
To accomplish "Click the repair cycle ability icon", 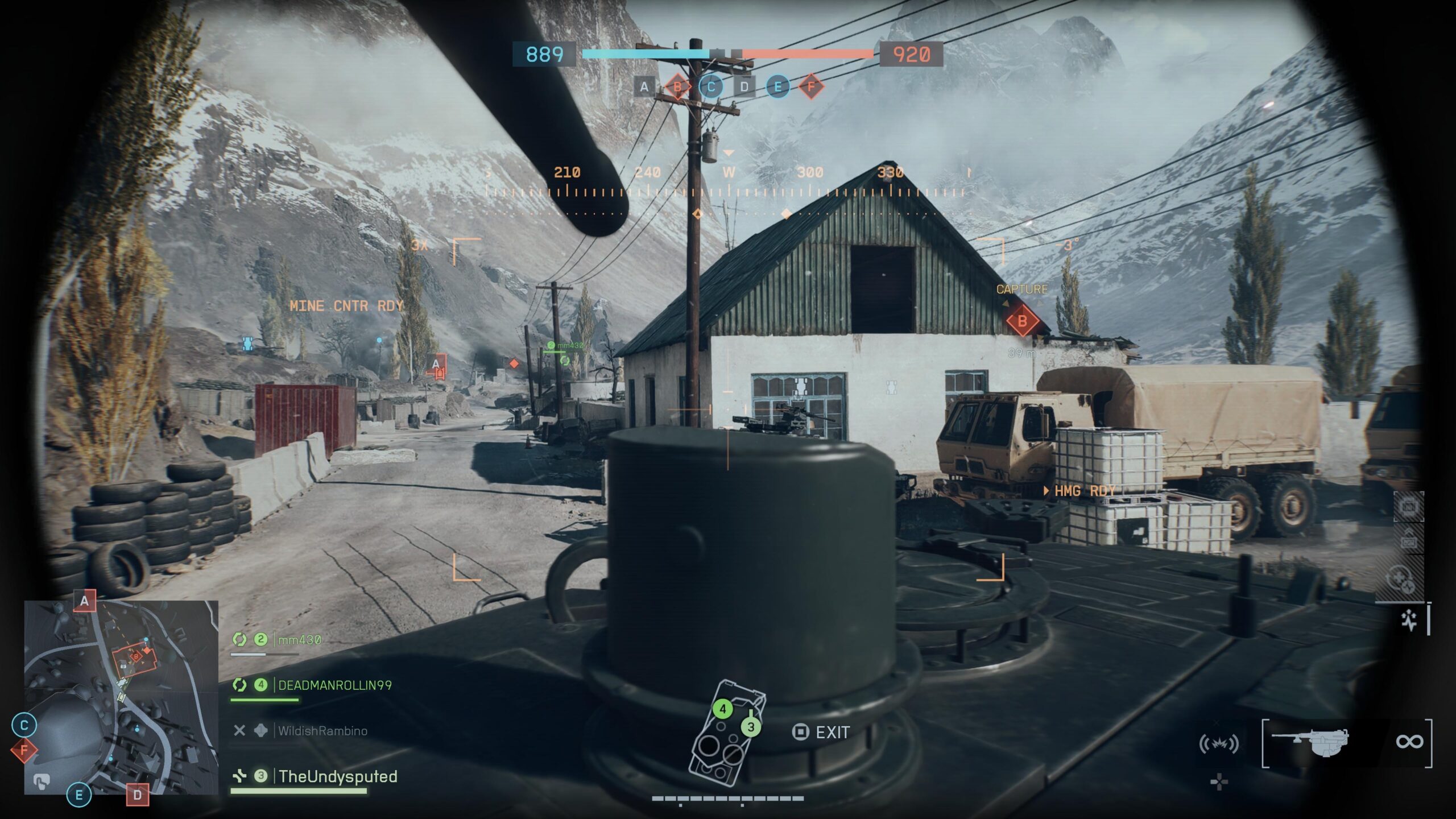I will 1400,580.
